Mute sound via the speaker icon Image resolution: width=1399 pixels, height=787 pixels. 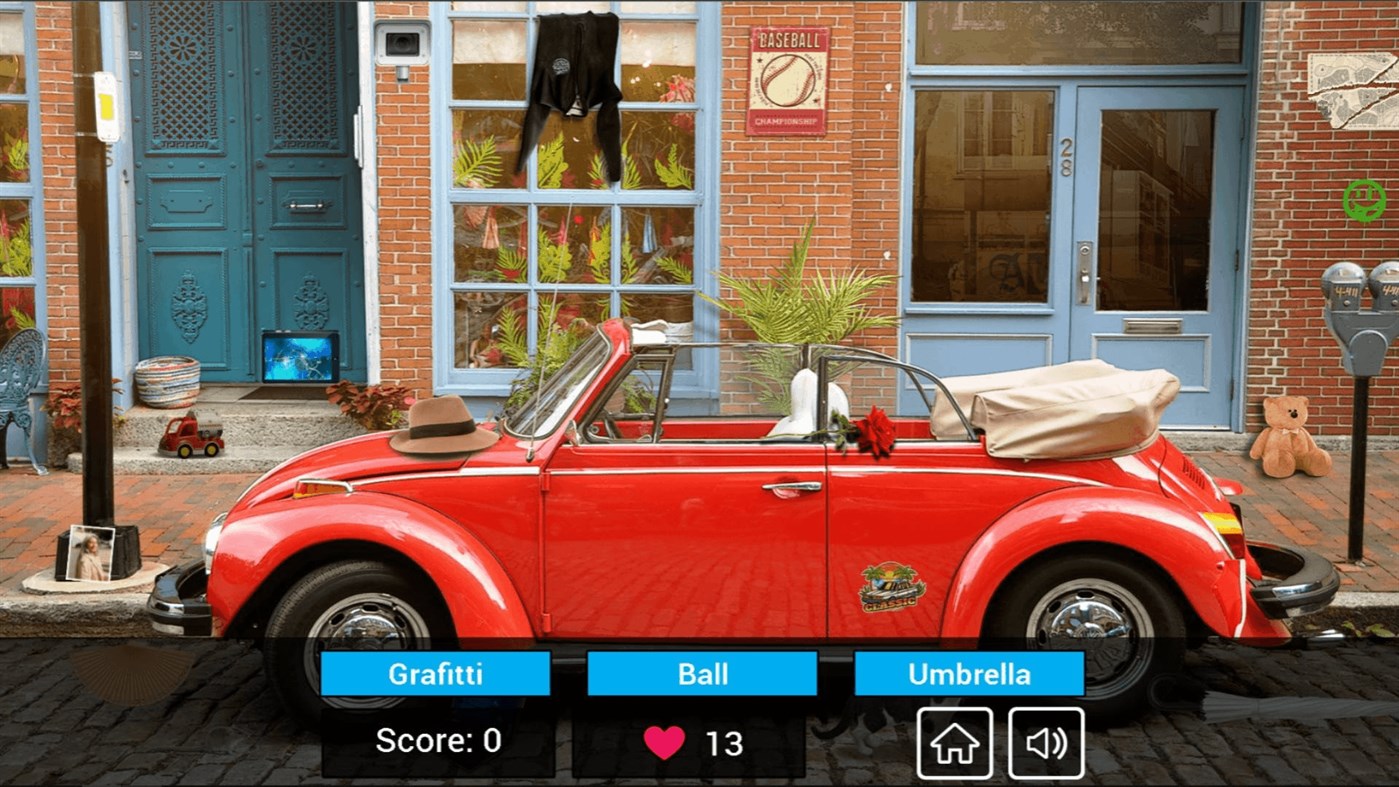point(1046,742)
